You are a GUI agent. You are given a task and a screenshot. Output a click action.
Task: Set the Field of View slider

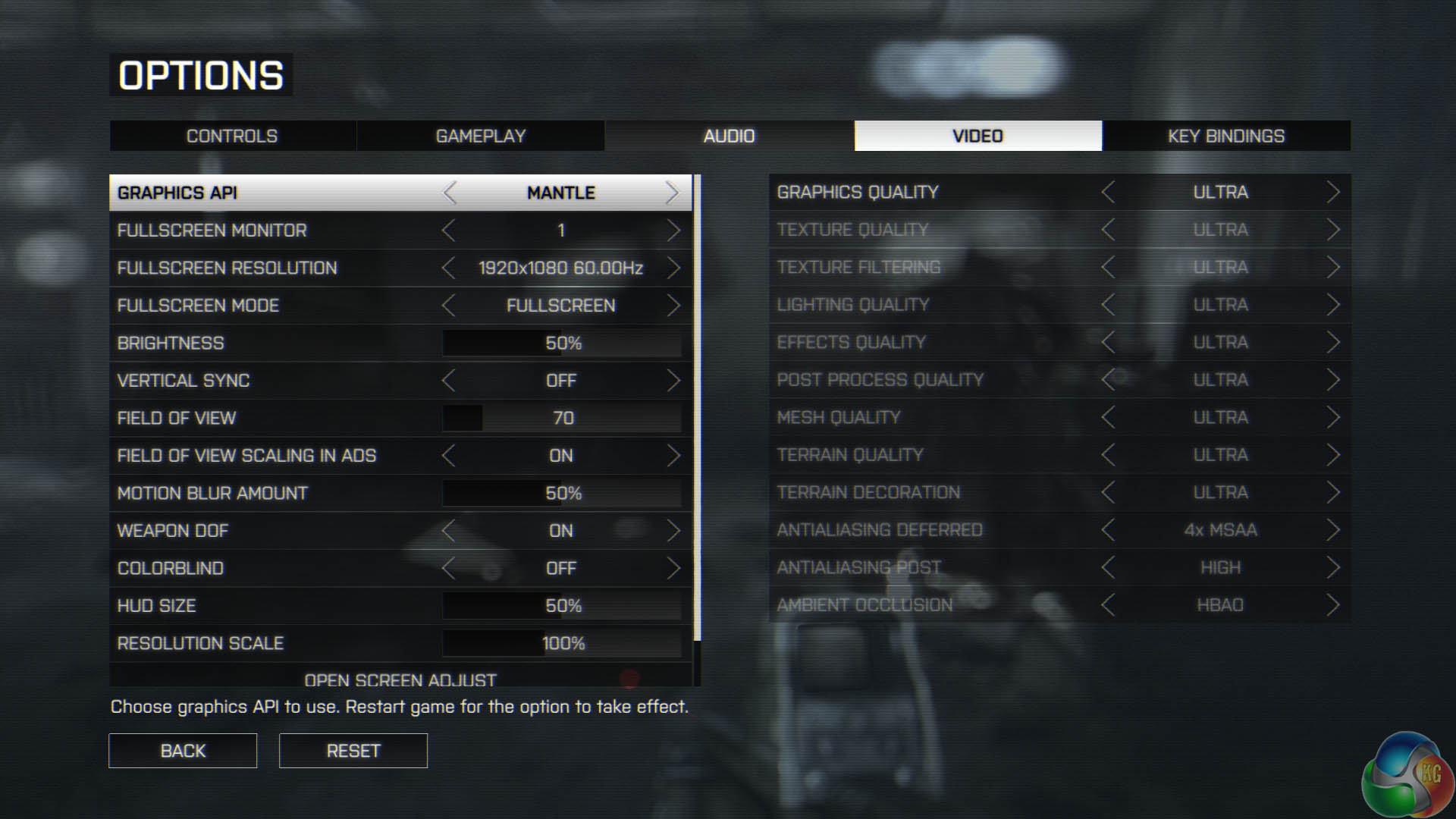pyautogui.click(x=562, y=418)
